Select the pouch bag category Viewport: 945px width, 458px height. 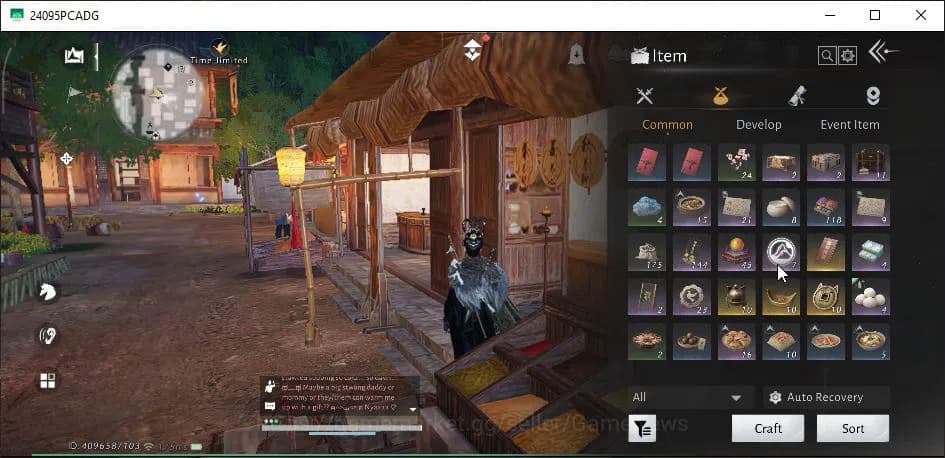[x=720, y=96]
